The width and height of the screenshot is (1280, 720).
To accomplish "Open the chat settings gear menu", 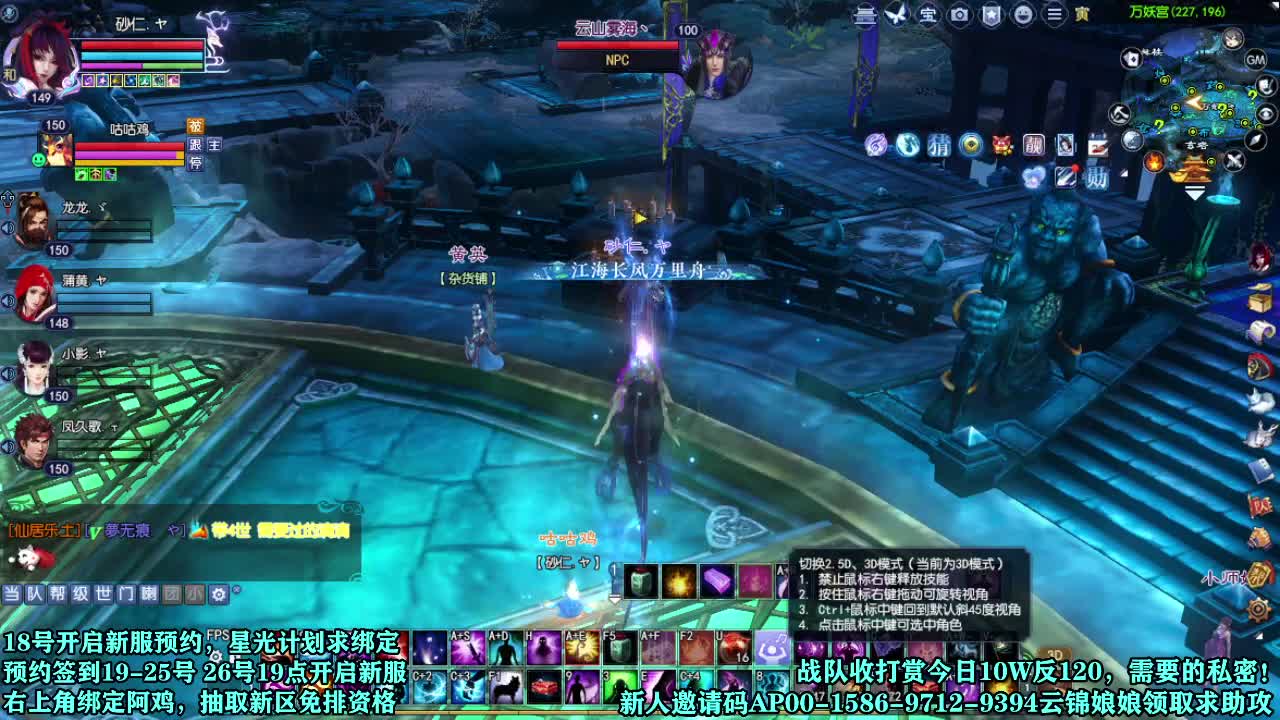I will [219, 596].
